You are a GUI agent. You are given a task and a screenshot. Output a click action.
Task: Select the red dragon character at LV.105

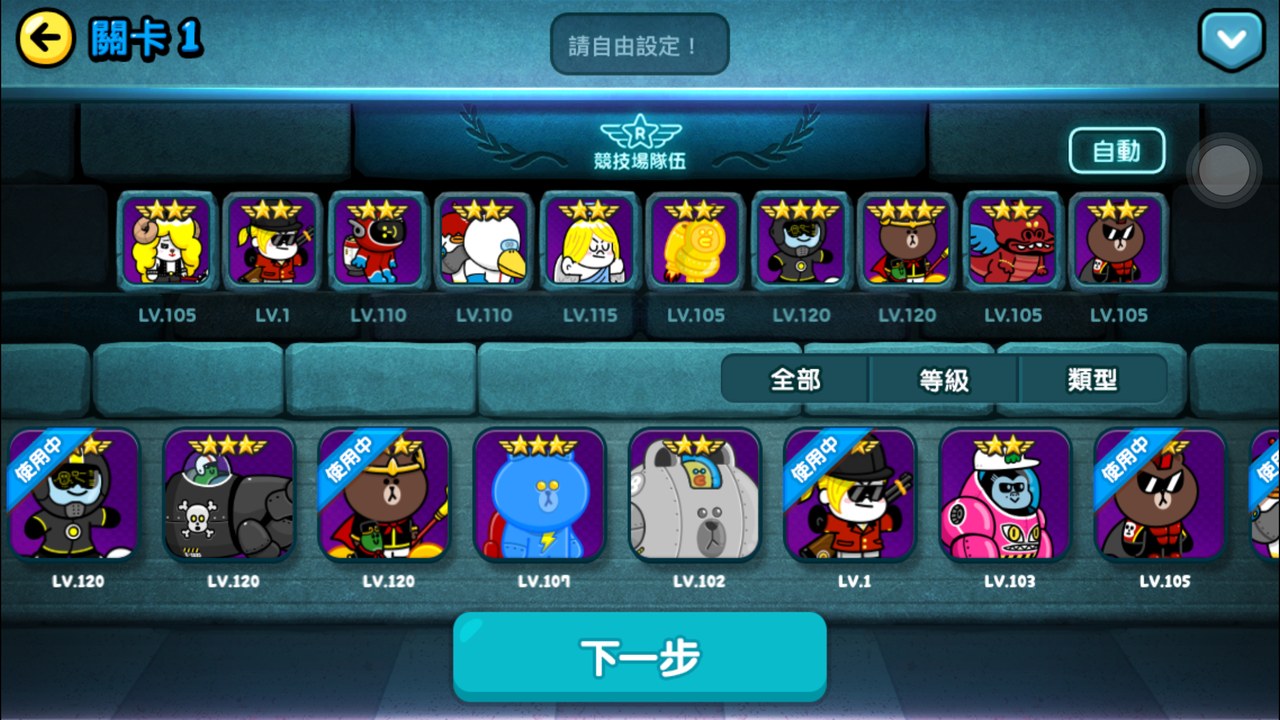(1011, 243)
